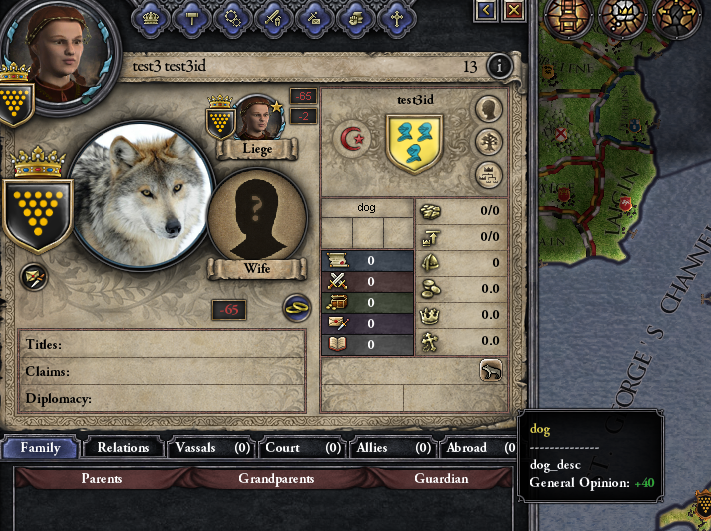The width and height of the screenshot is (711, 531).
Task: Open the cross religion tab in top bar
Action: [396, 15]
